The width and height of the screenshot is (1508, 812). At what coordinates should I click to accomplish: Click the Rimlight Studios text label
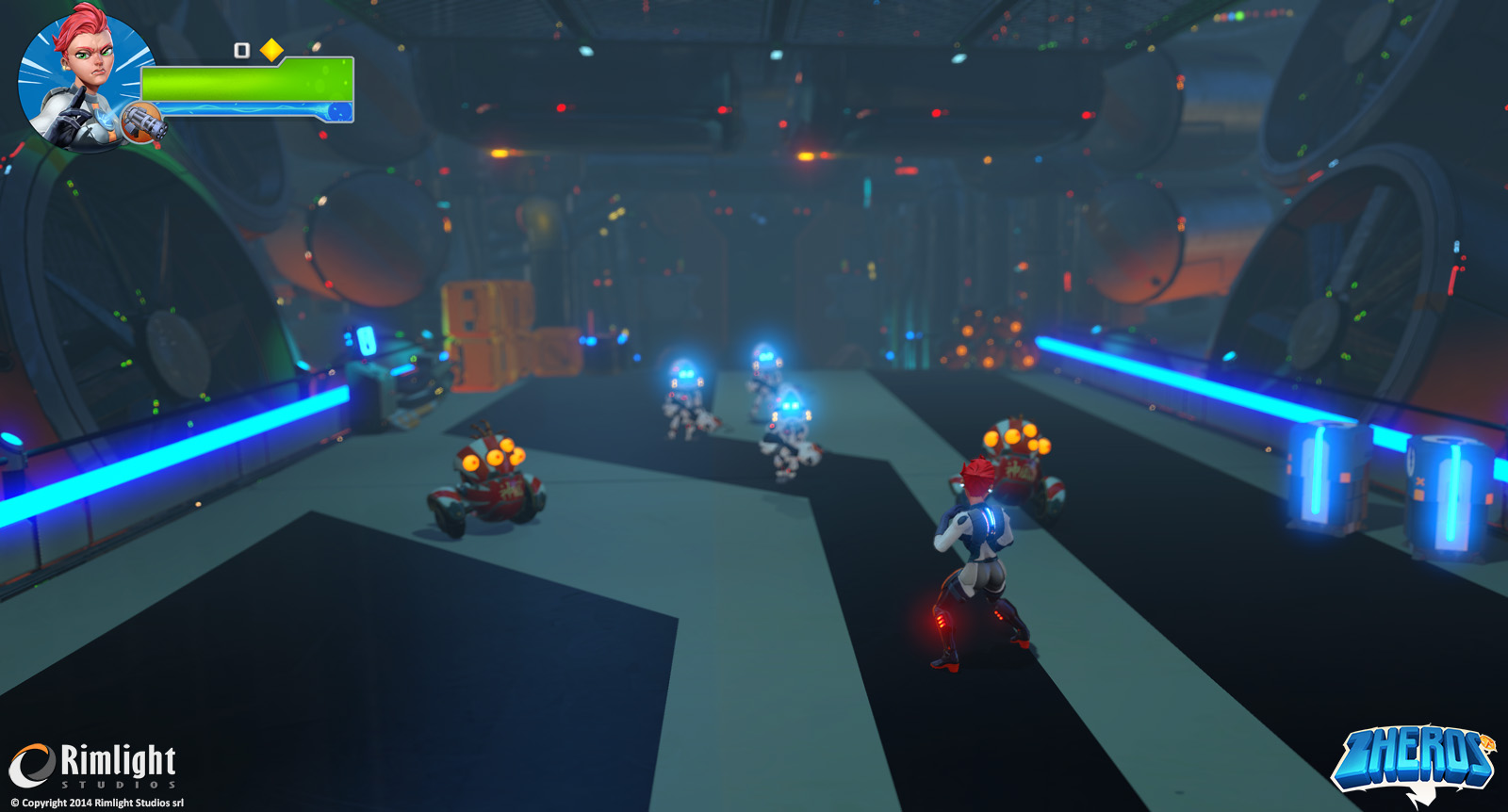(x=118, y=761)
